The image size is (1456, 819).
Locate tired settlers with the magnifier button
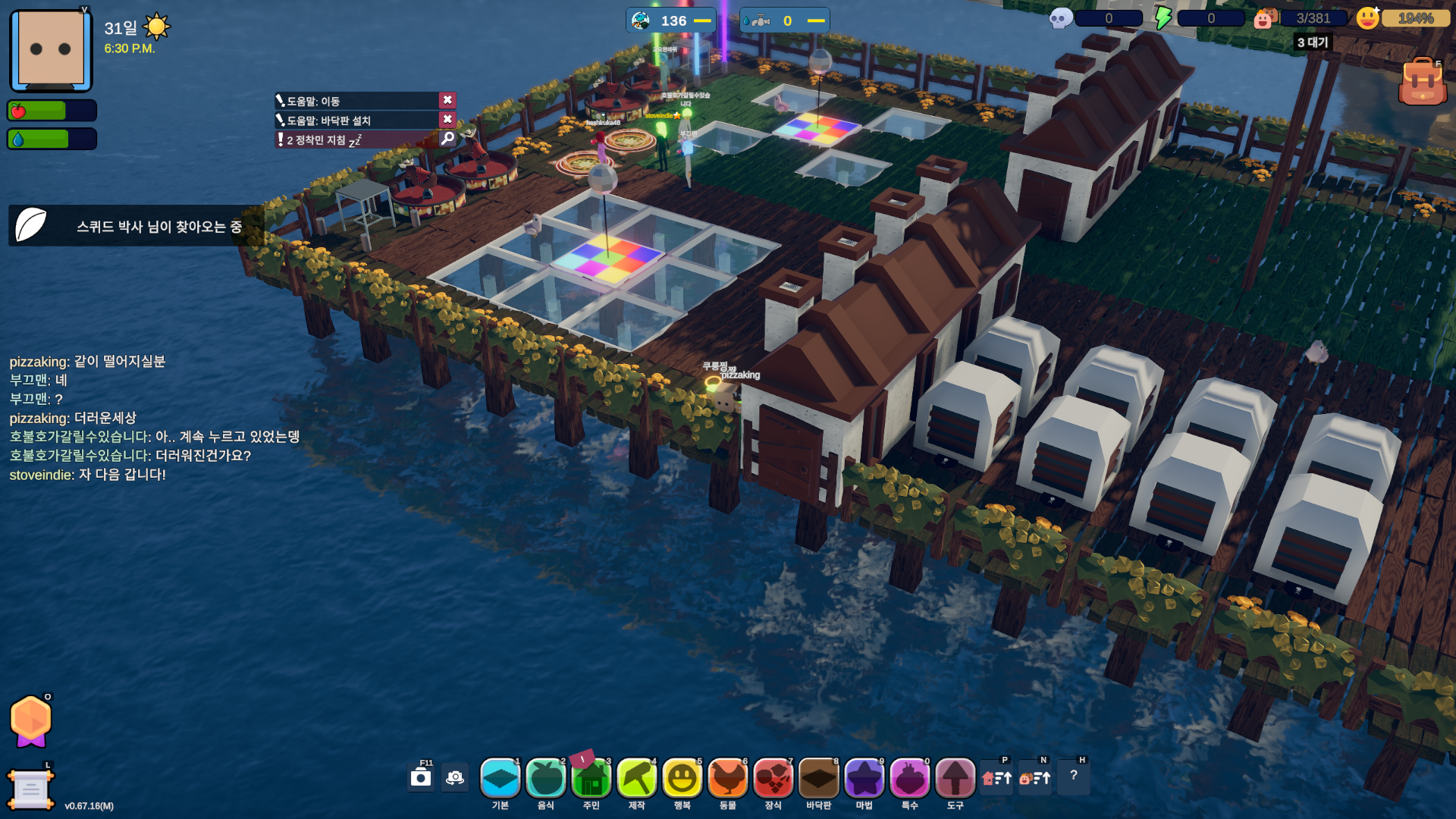[447, 139]
